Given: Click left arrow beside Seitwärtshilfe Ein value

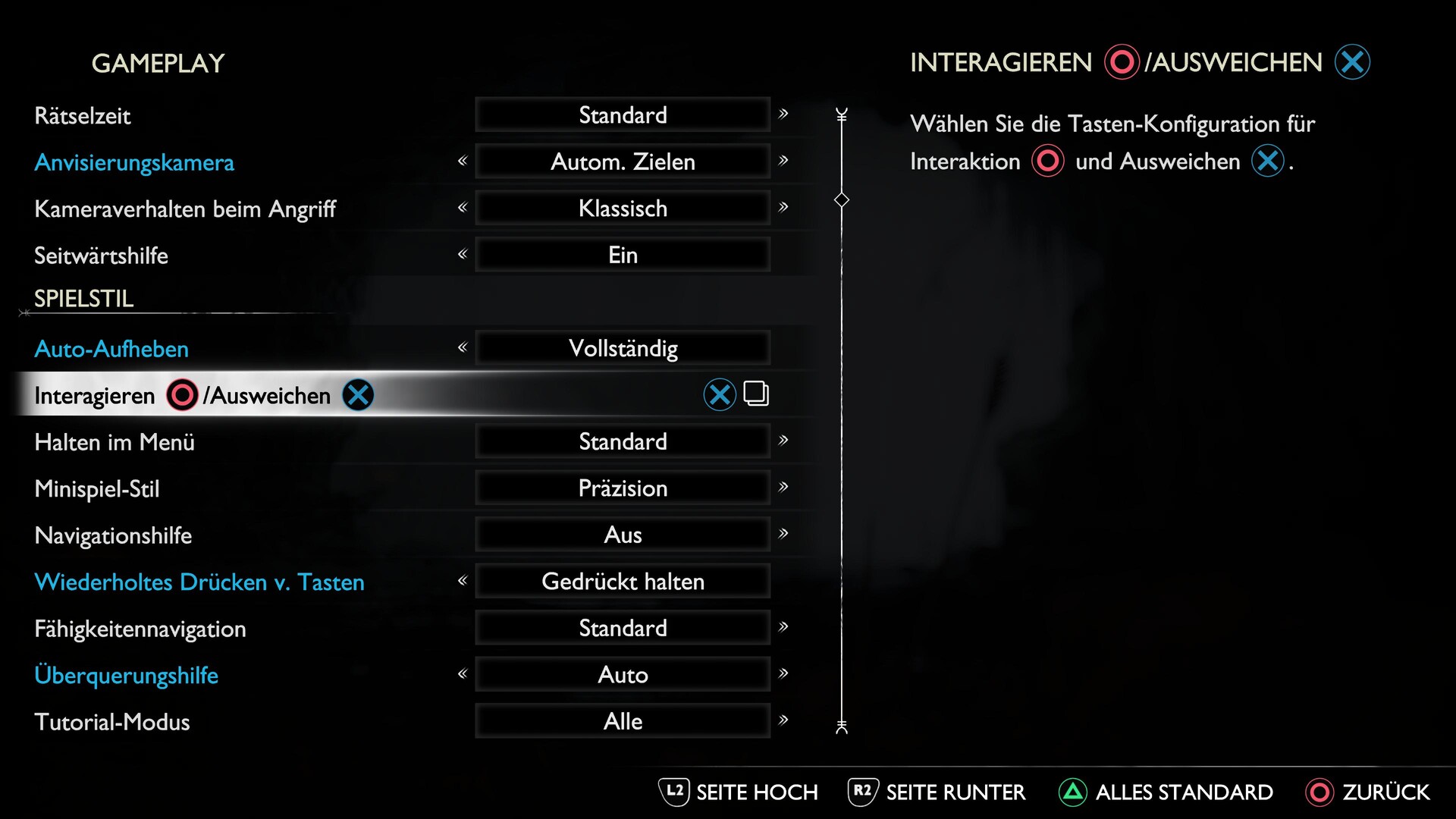Looking at the screenshot, I should point(463,255).
